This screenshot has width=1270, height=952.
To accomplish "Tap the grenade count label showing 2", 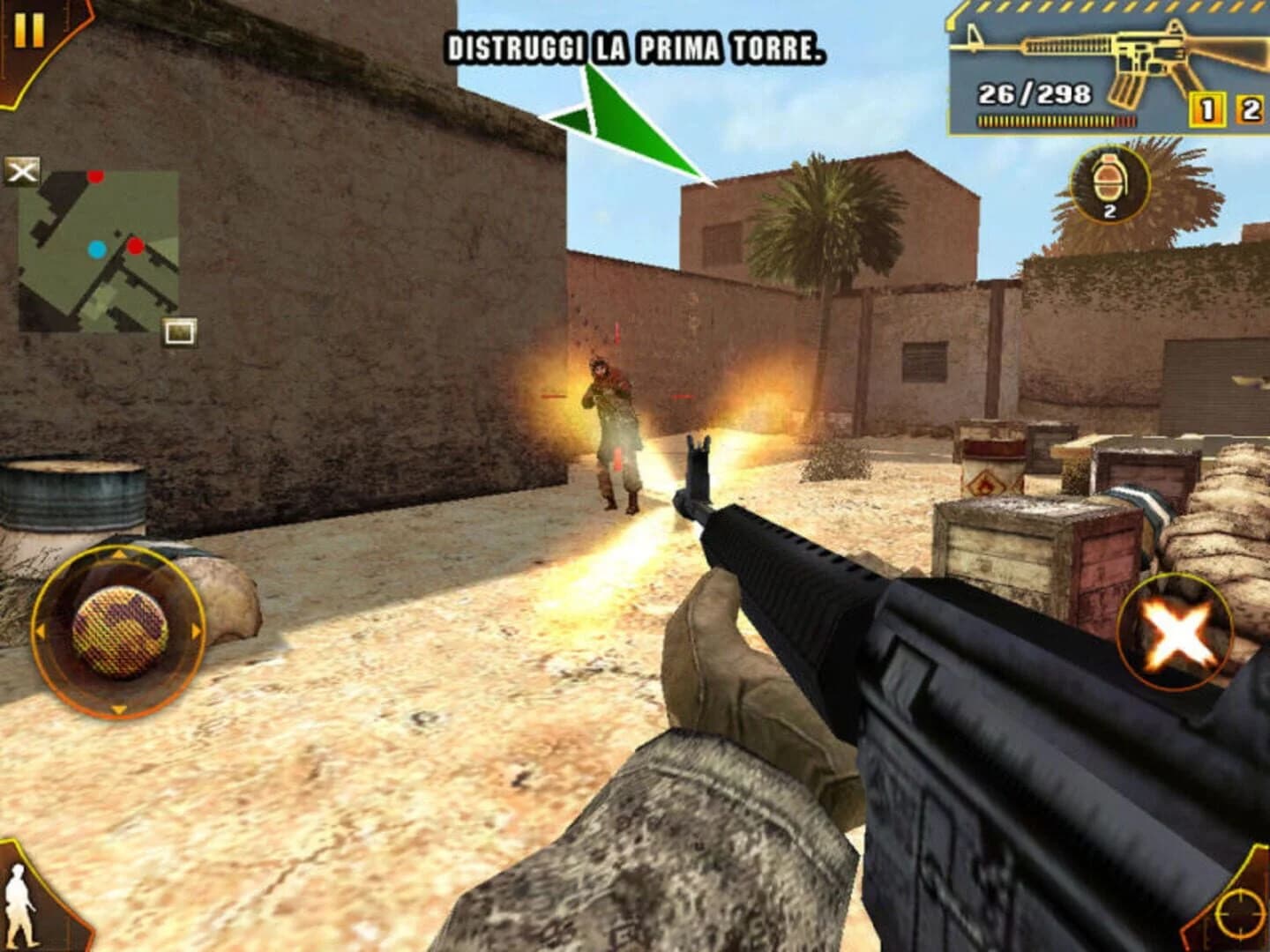I will click(x=1109, y=212).
